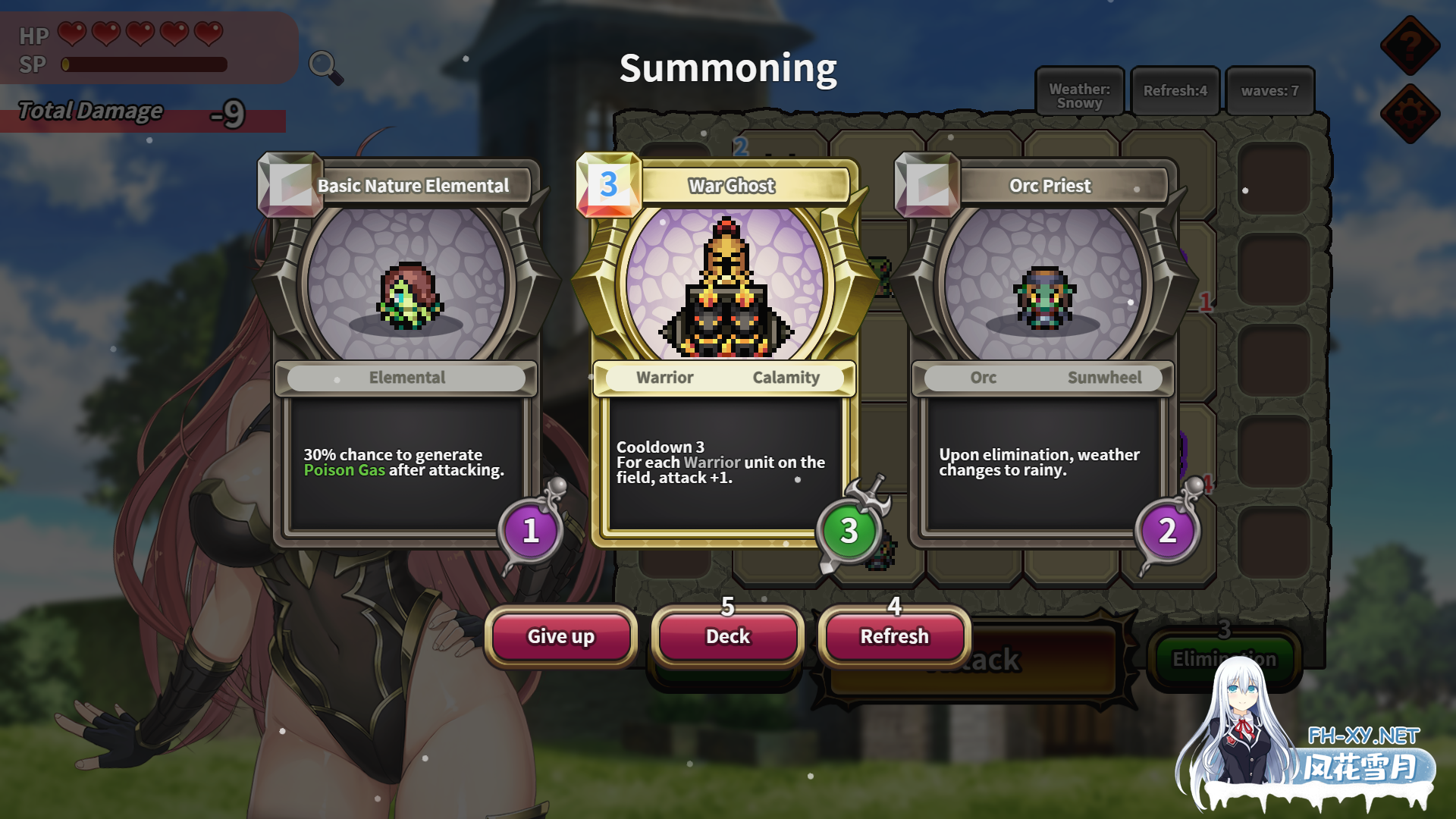Refresh the summoning choices
The image size is (1456, 819).
pyautogui.click(x=895, y=636)
